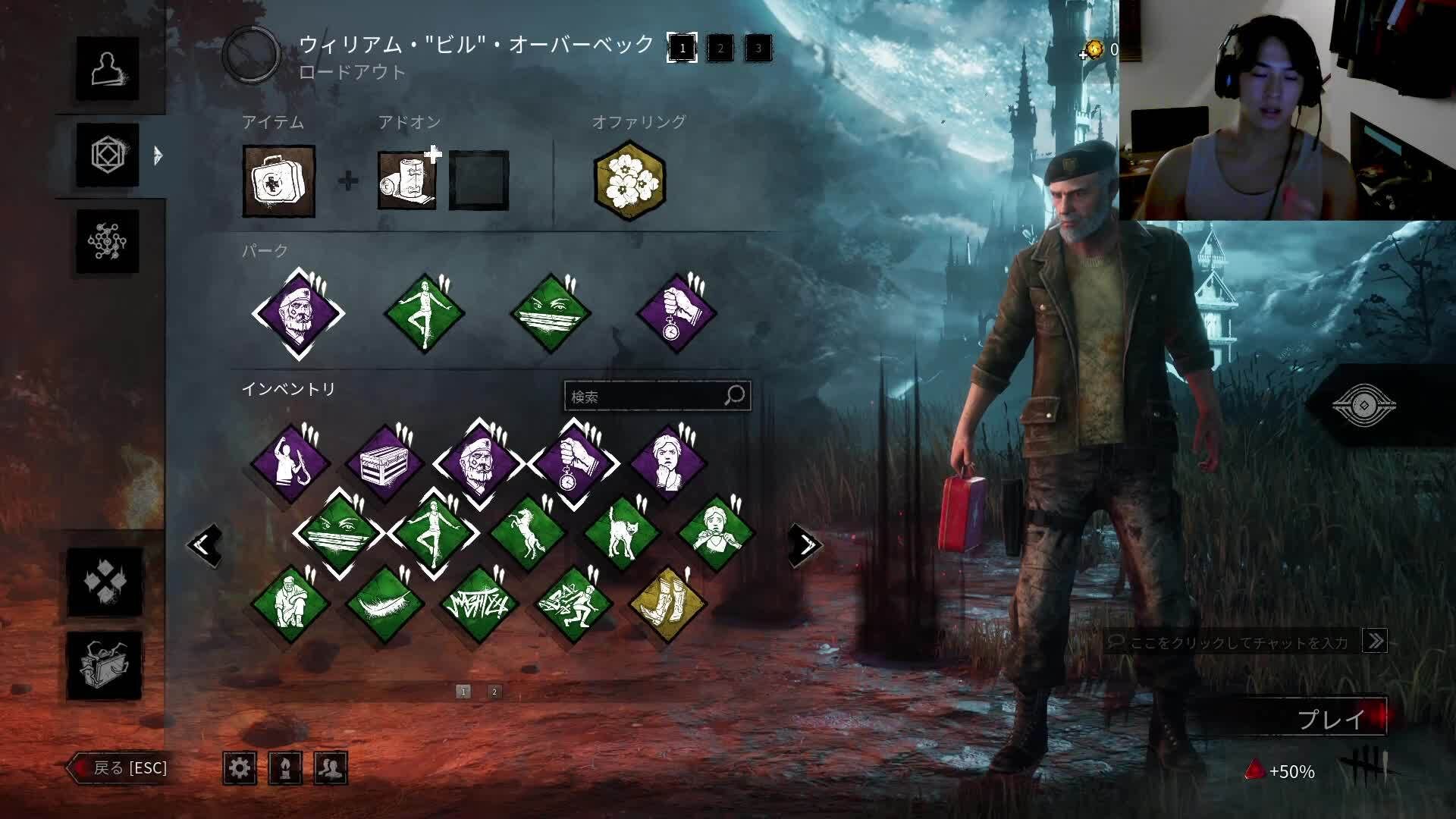Show previous inventory page with left arrow
This screenshot has height=819, width=1456.
pos(205,544)
